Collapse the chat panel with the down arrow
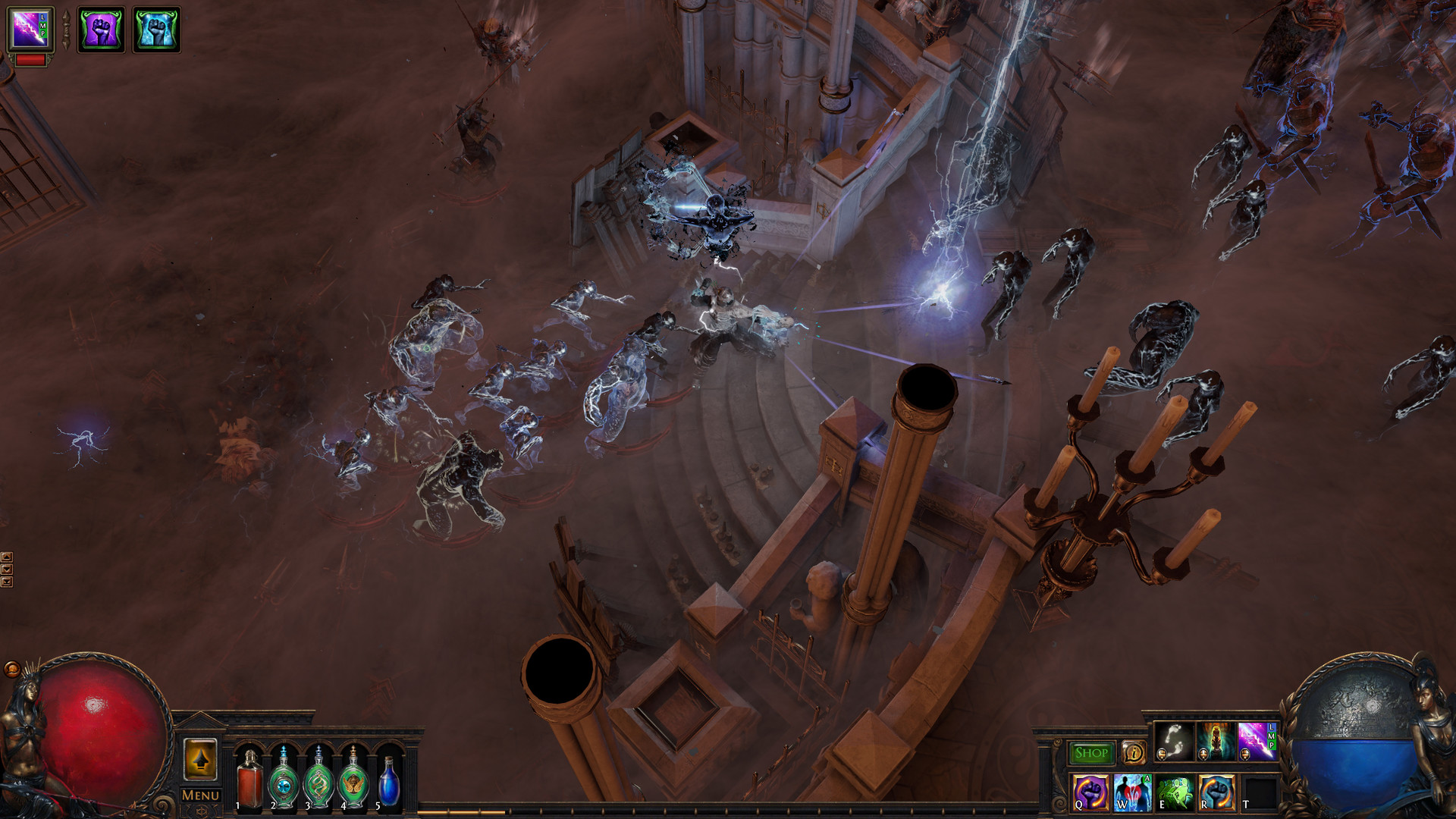The image size is (1456, 819). 7,569
